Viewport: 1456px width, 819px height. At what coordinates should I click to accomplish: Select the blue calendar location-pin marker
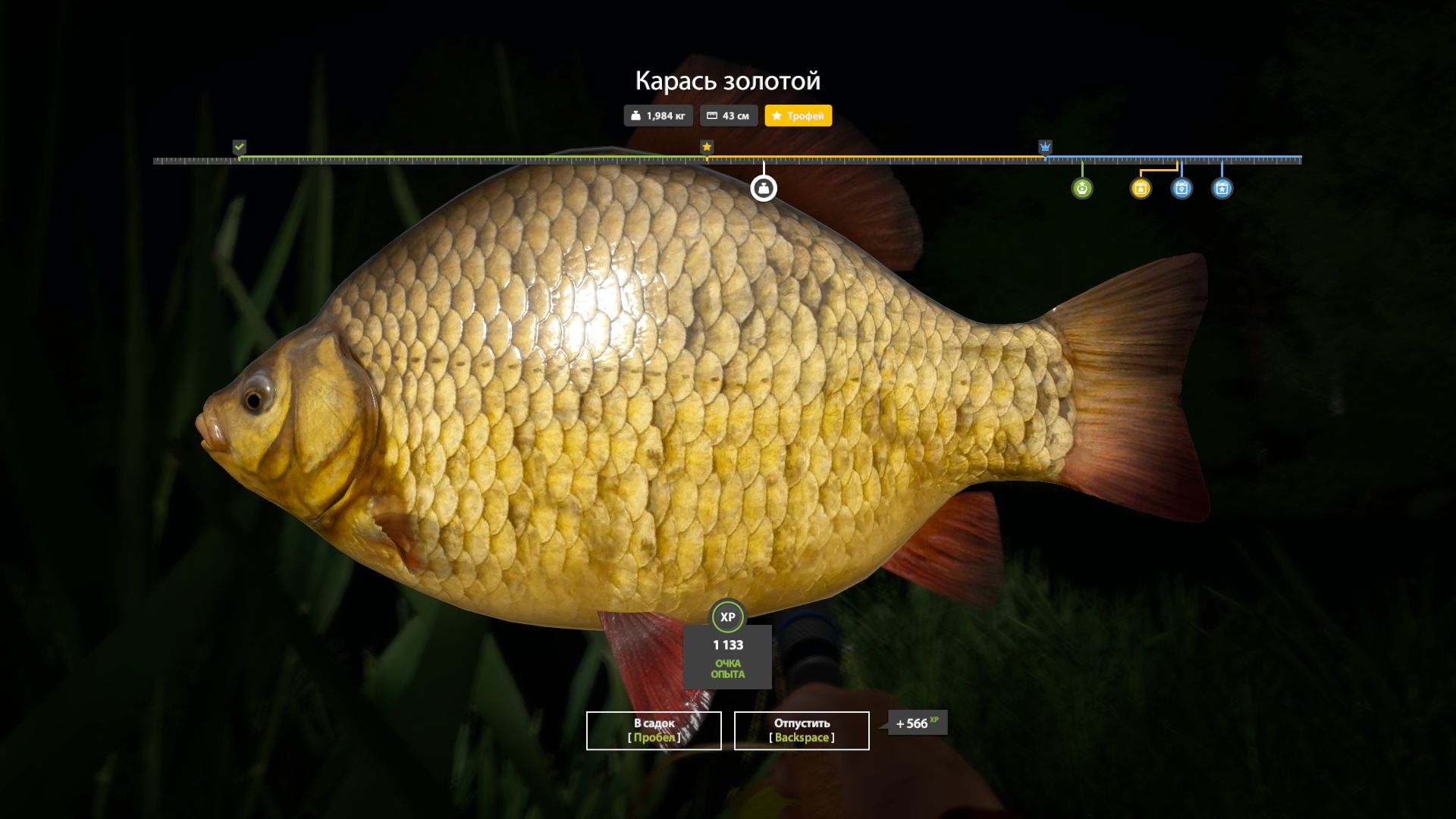[x=1181, y=188]
